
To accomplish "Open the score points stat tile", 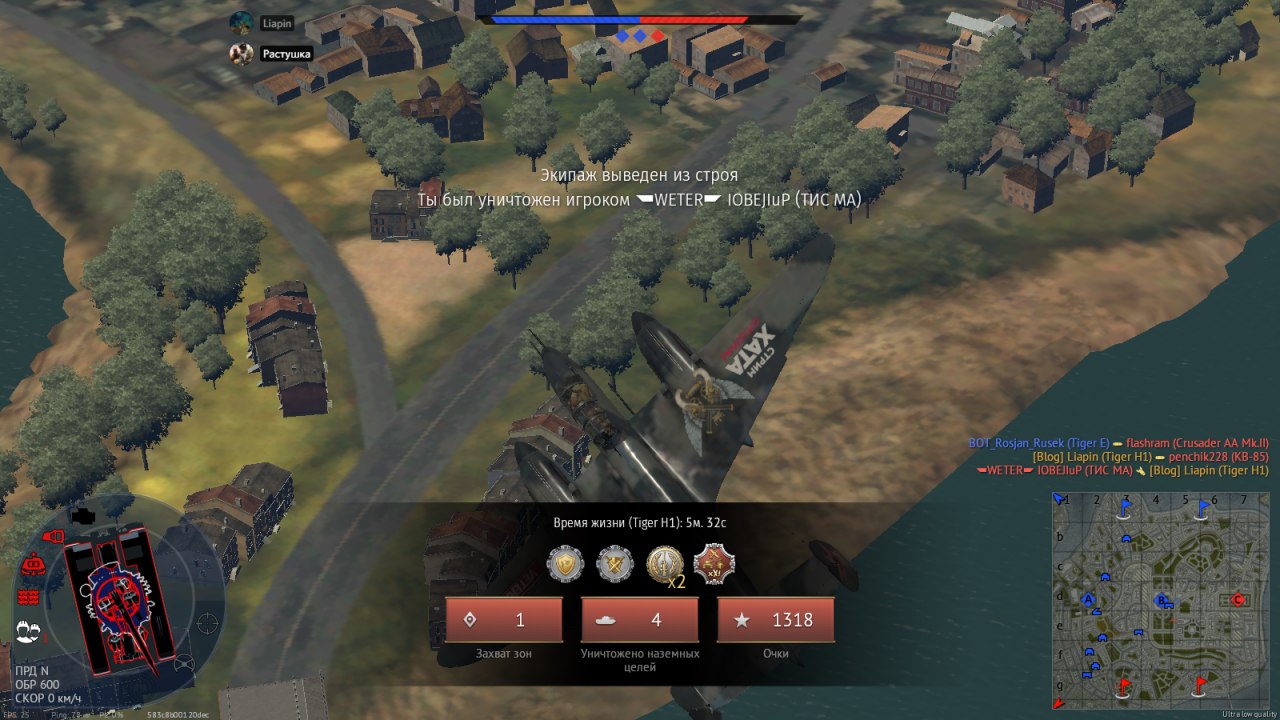I will tap(775, 620).
